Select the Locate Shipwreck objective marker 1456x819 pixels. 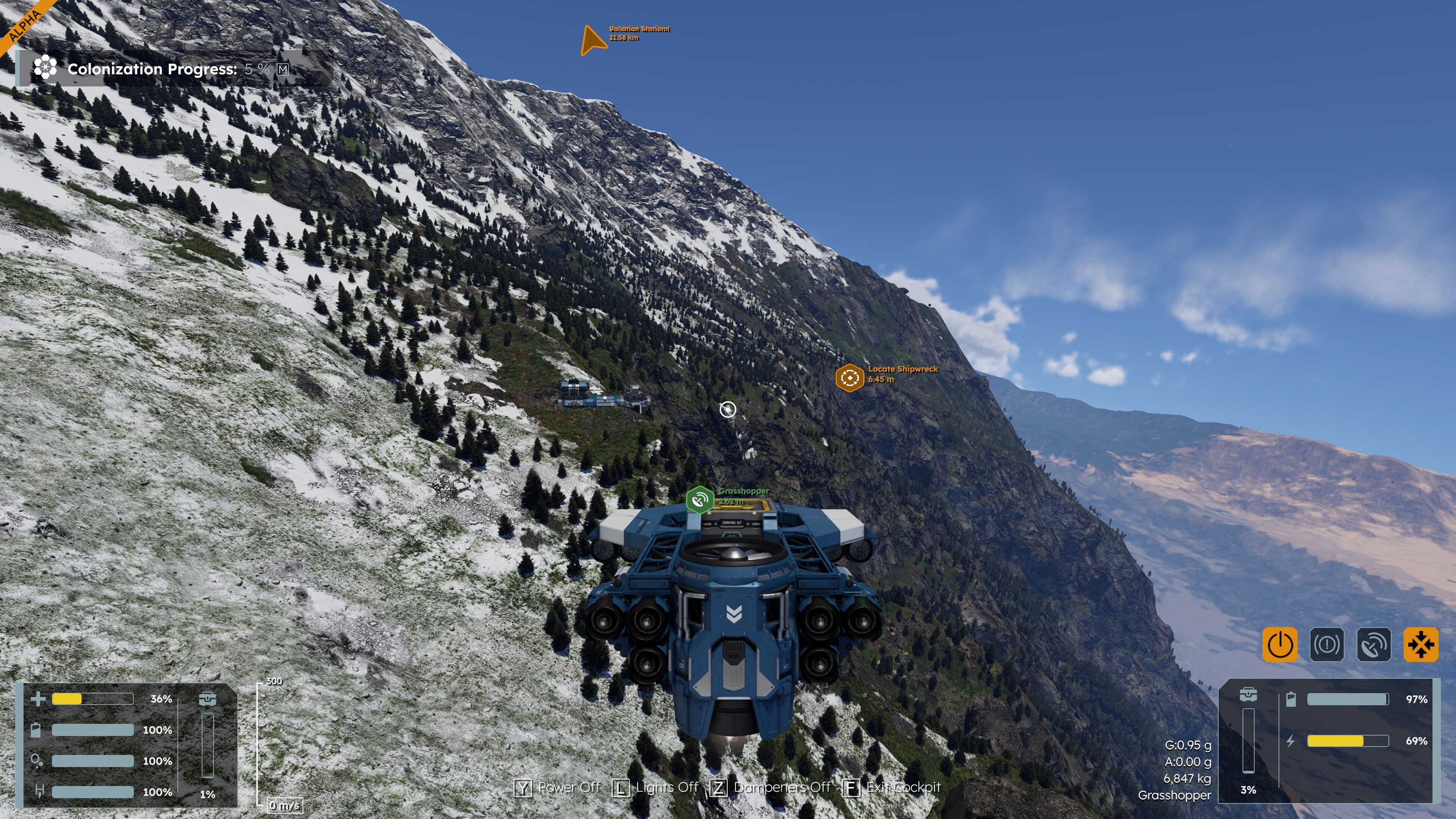pos(849,378)
